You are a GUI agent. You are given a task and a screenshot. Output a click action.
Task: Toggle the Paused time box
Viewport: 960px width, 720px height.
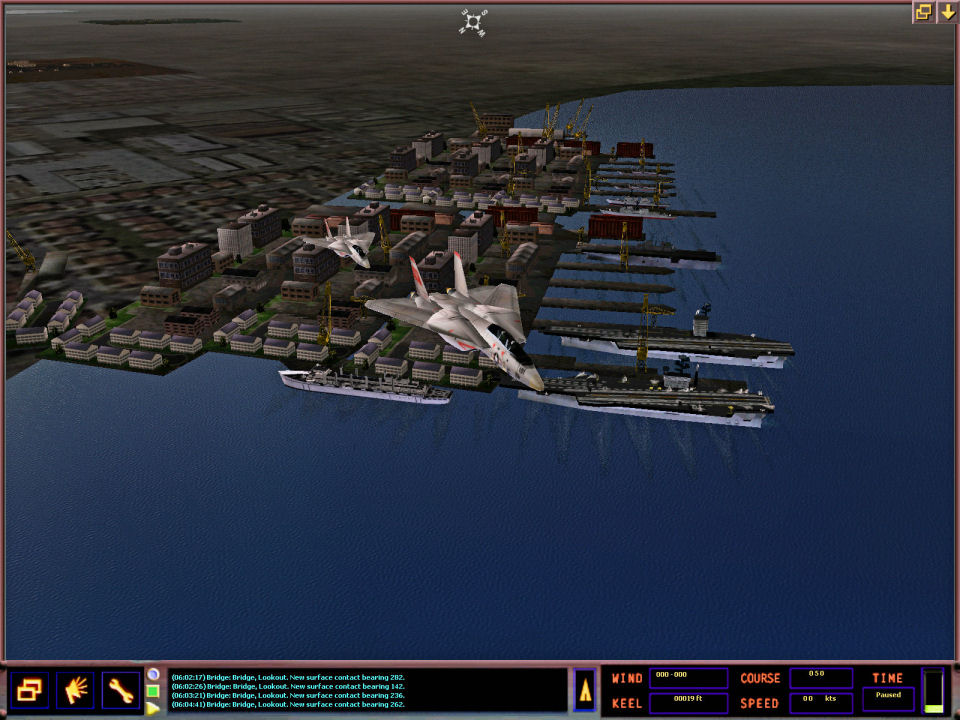[888, 699]
